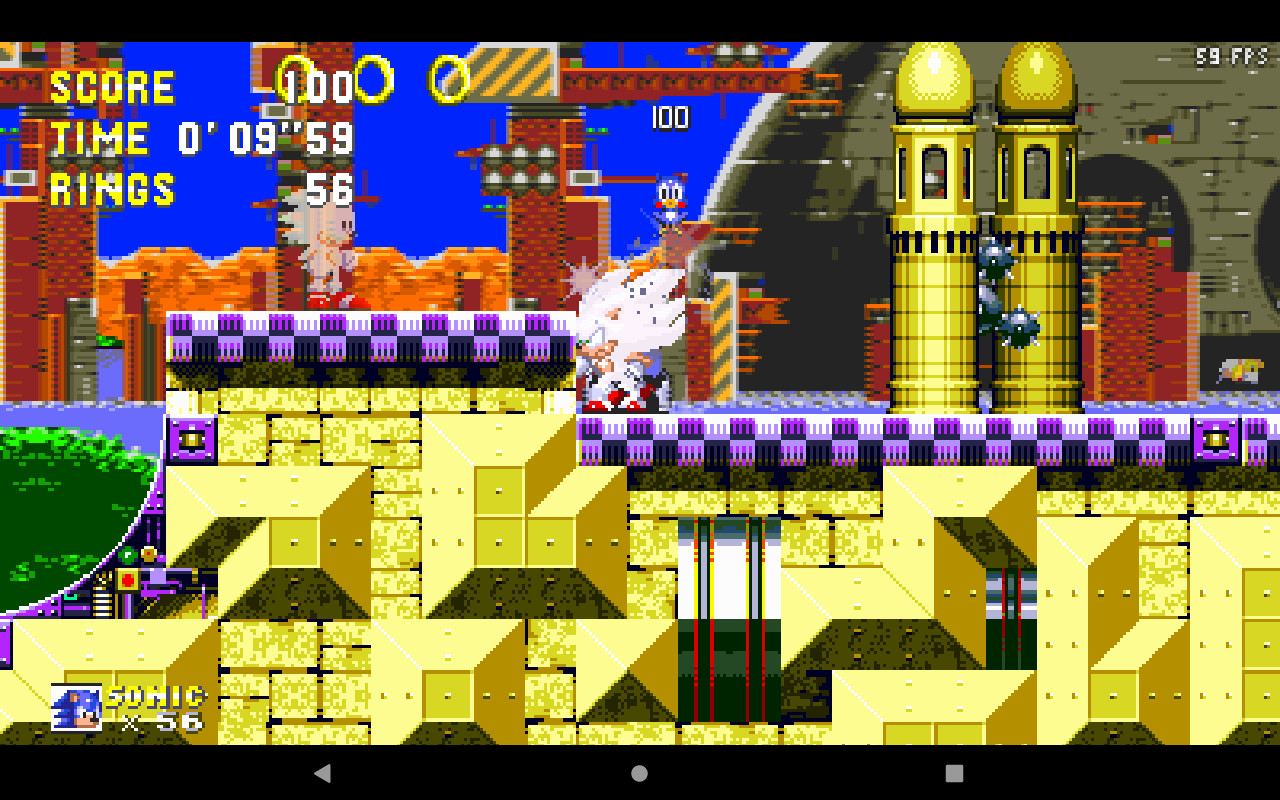
Task: Select the left golden tower dome
Action: pyautogui.click(x=931, y=75)
